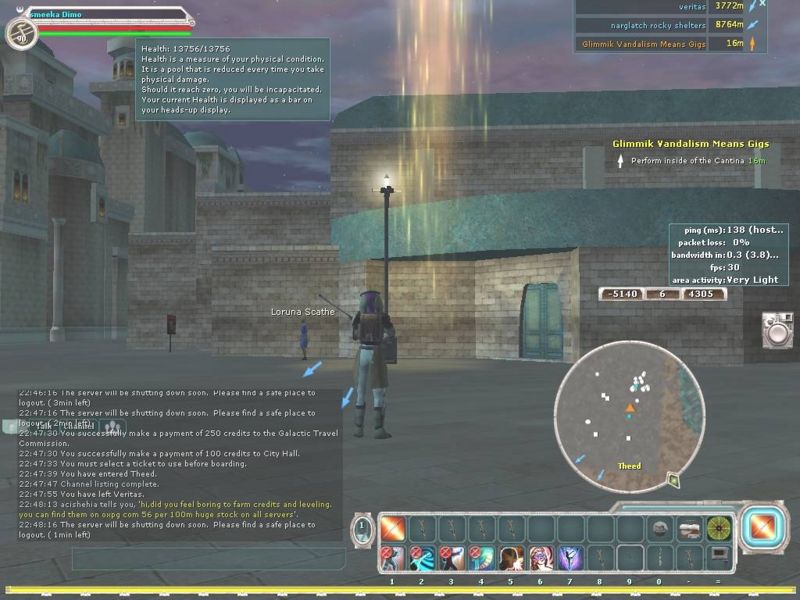This screenshot has height=600, width=800.
Task: Click the green gem on the radar rim
Action: click(674, 481)
